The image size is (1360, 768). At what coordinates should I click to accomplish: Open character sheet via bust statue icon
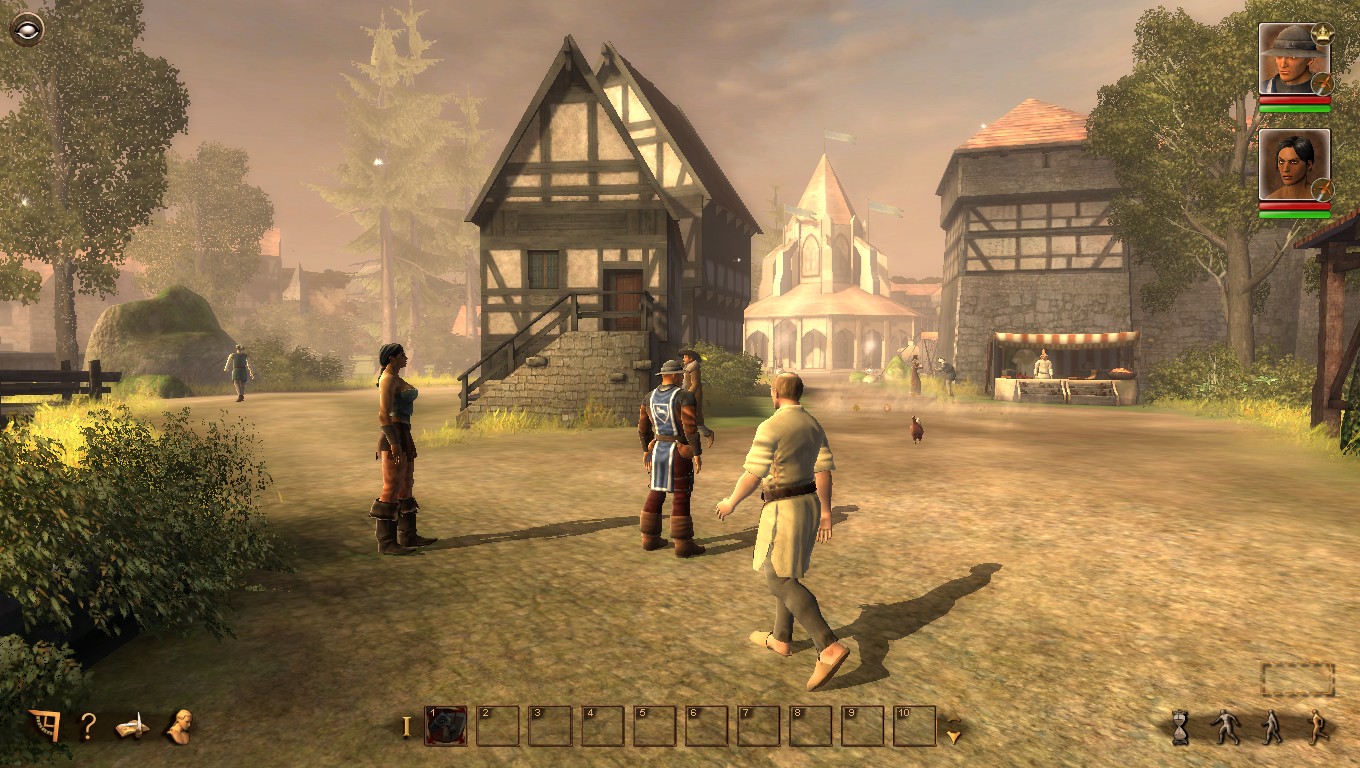180,726
